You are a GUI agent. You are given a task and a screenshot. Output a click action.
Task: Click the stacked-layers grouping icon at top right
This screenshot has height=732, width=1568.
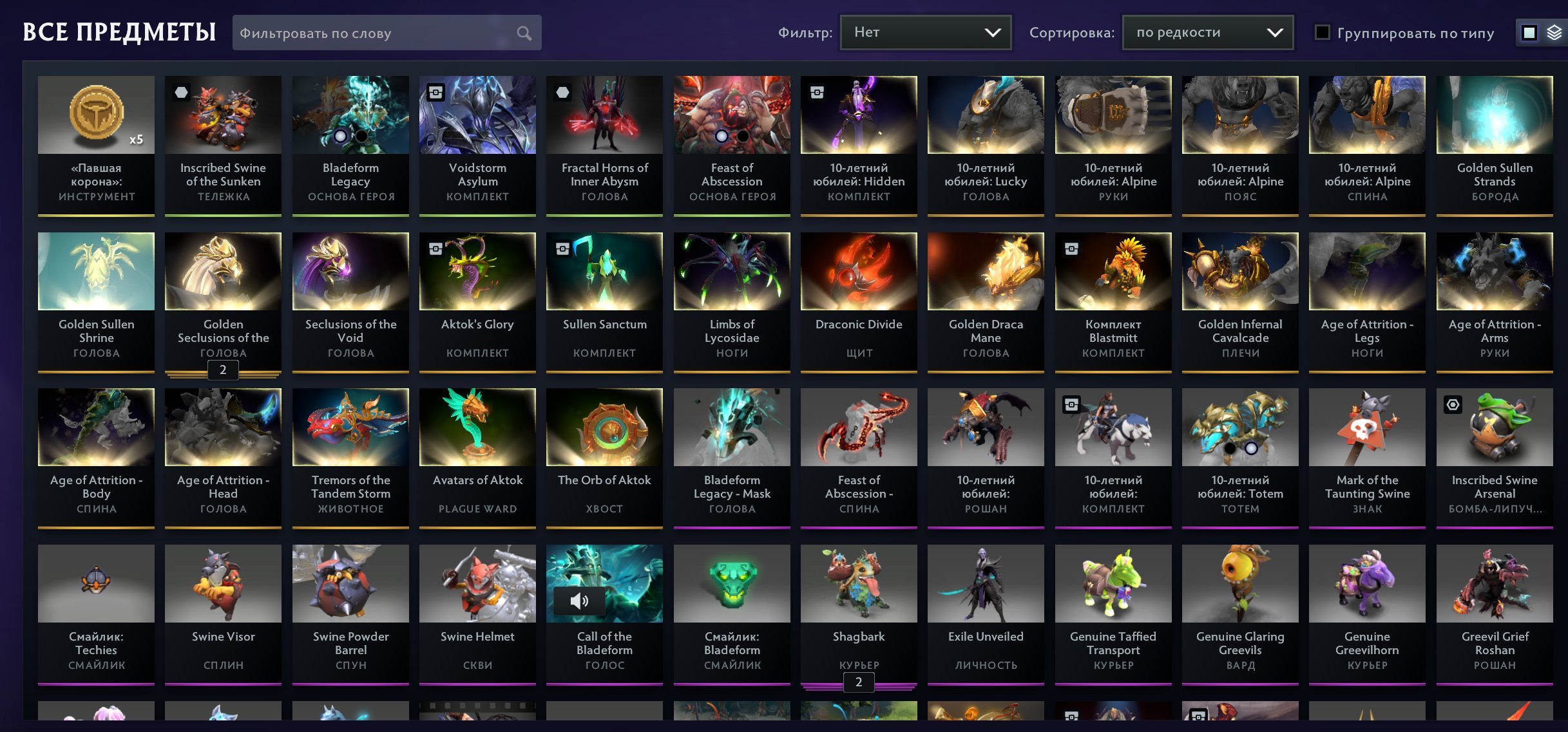click(x=1554, y=32)
